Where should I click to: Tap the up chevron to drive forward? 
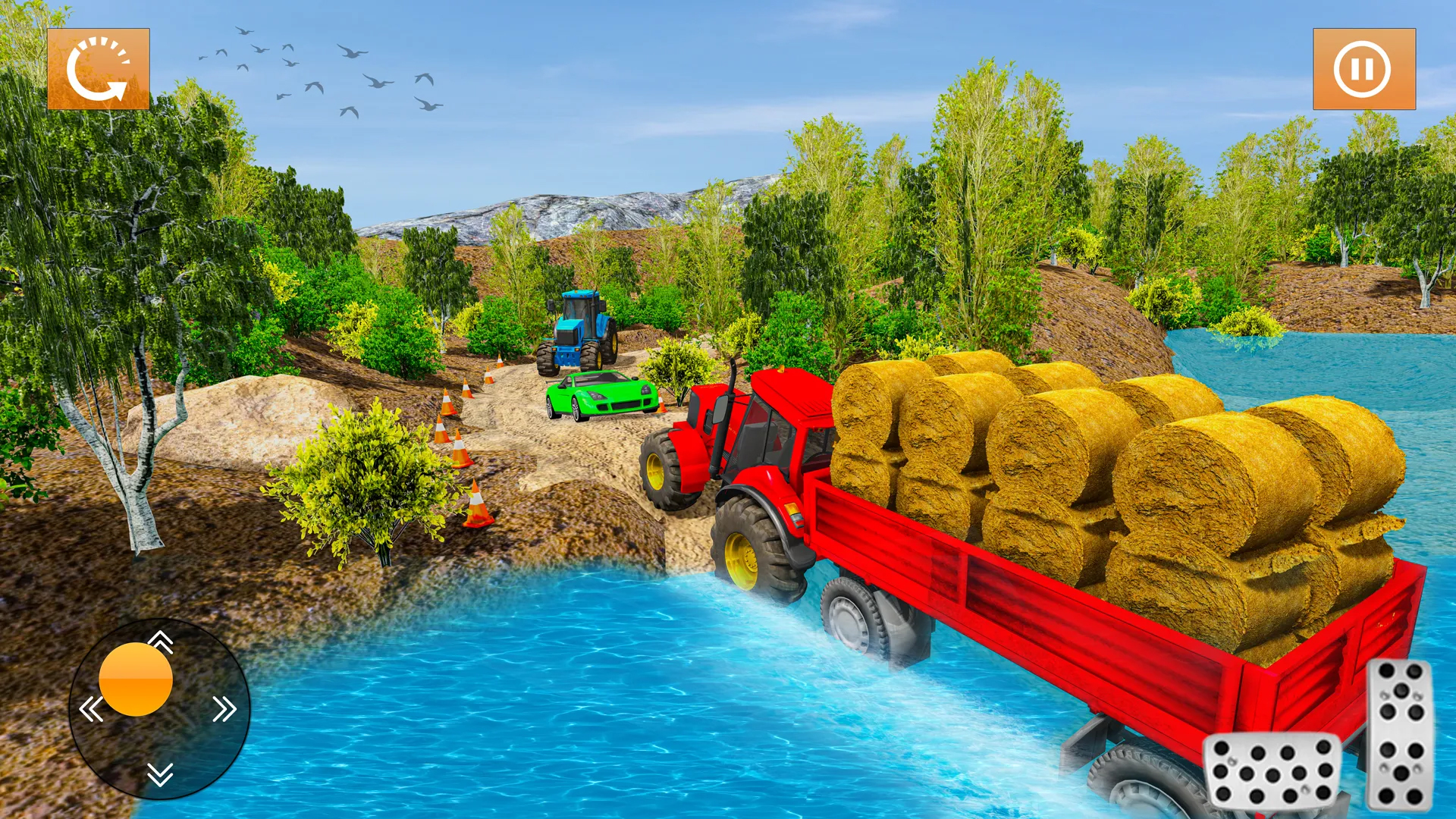160,641
